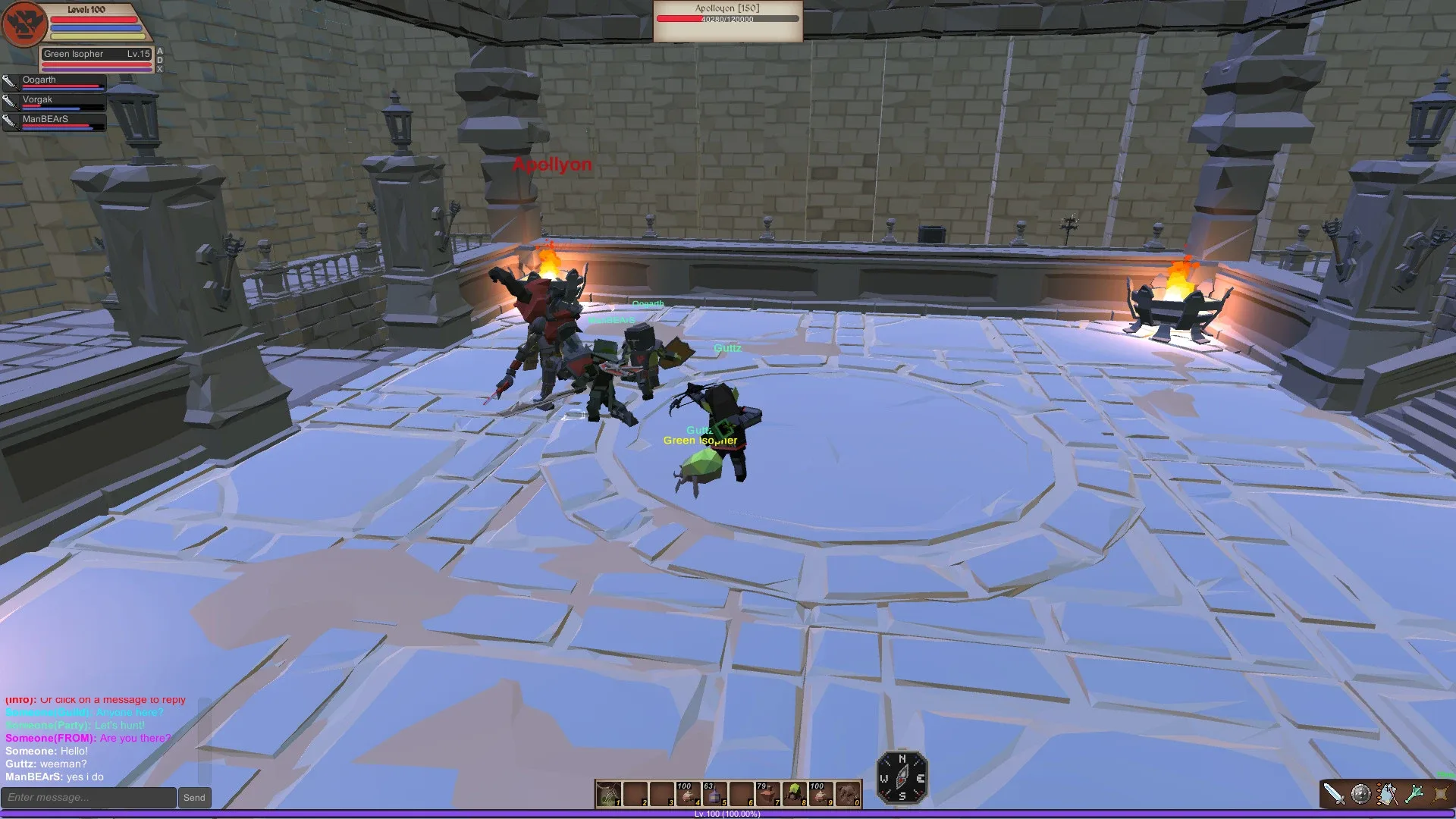Click the chat message input field

[x=87, y=797]
